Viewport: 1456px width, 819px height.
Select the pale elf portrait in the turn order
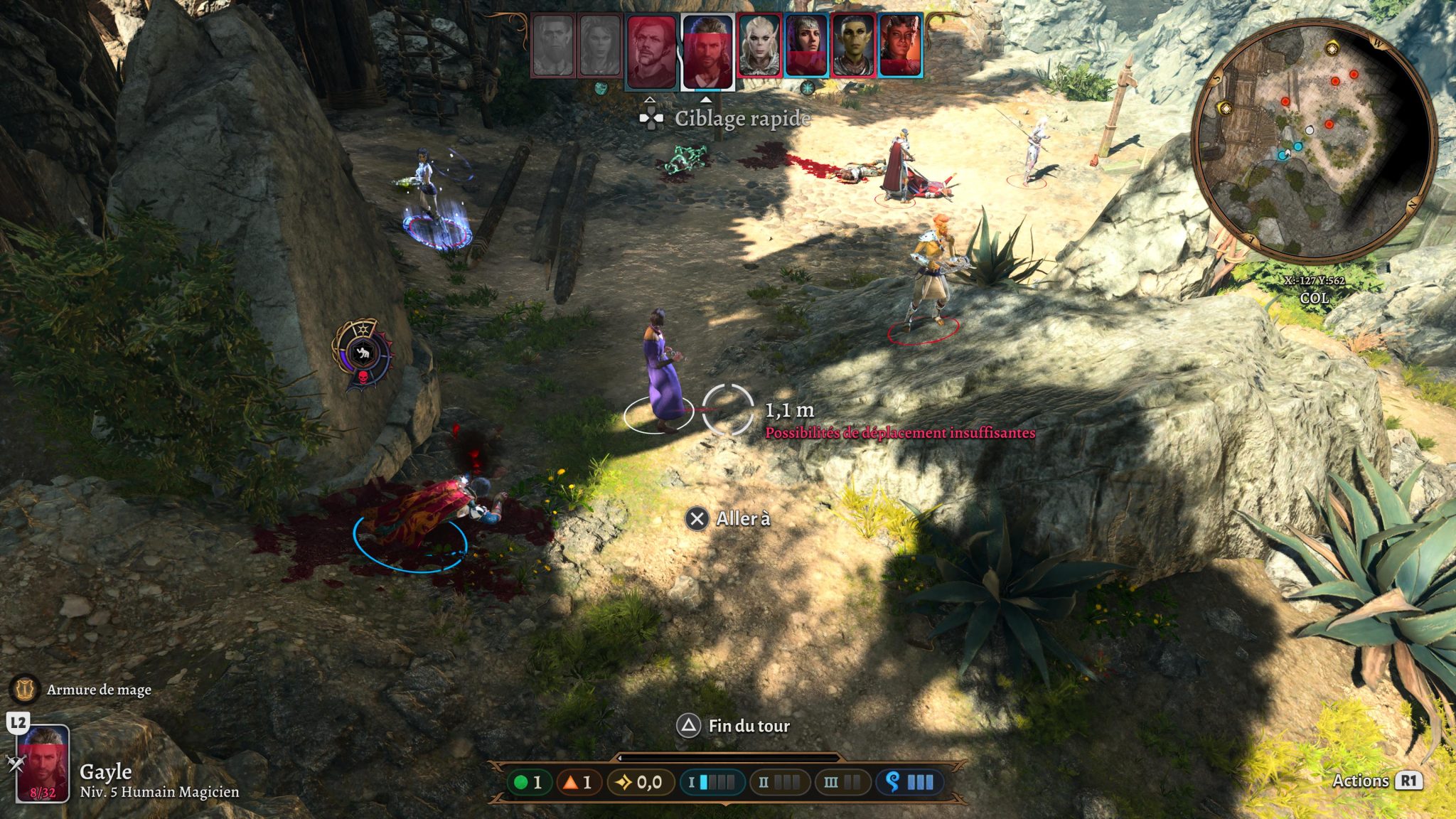(759, 44)
